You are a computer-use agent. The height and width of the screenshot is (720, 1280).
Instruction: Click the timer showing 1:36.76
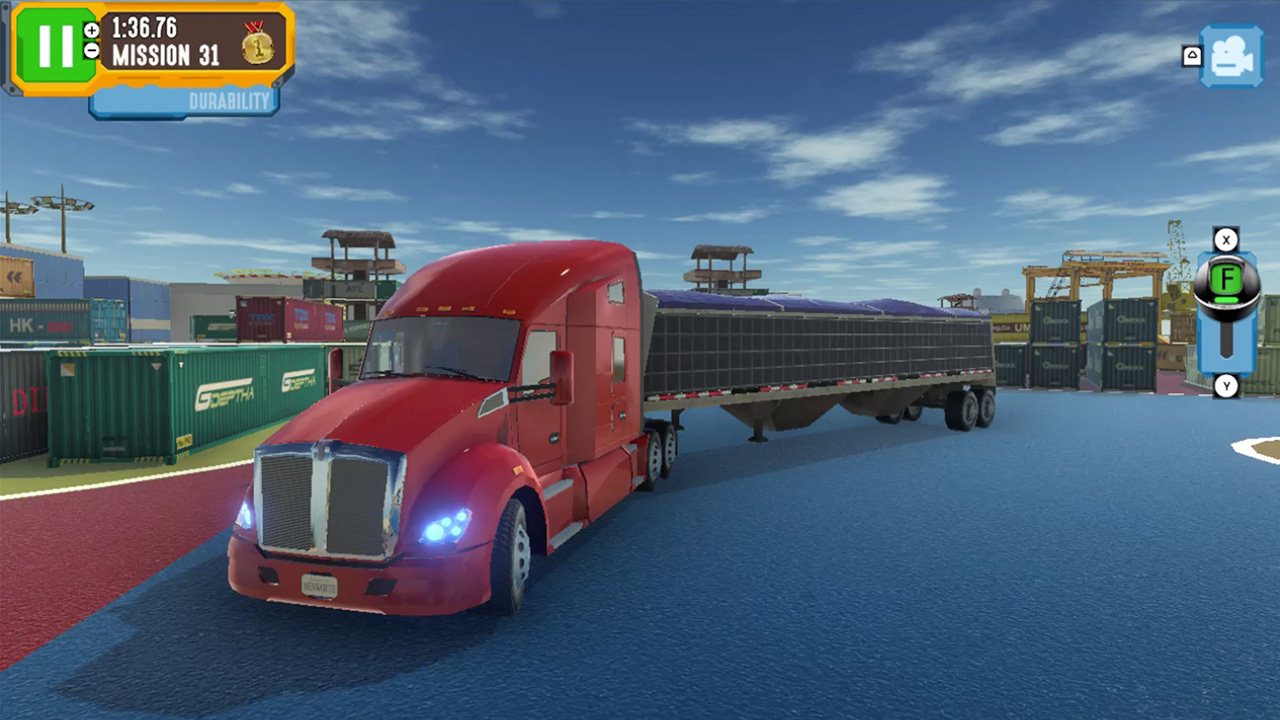[143, 26]
